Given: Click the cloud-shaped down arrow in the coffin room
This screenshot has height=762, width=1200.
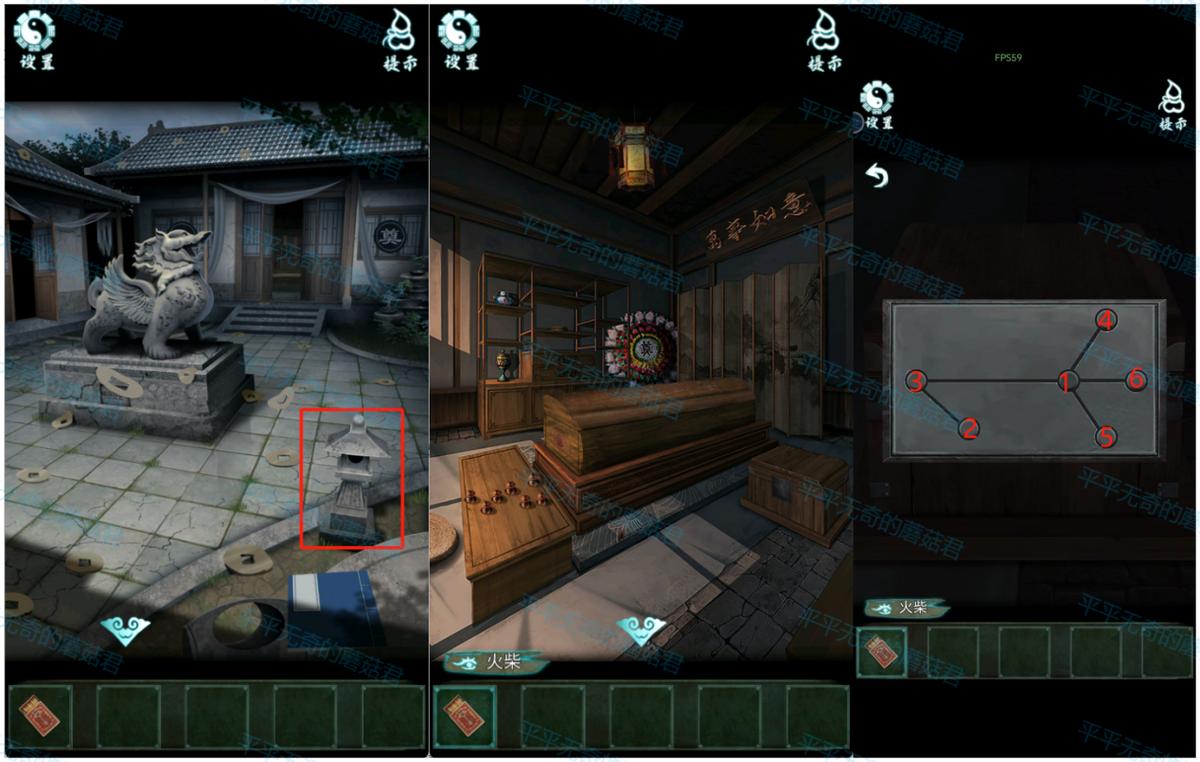Looking at the screenshot, I should coord(641,630).
